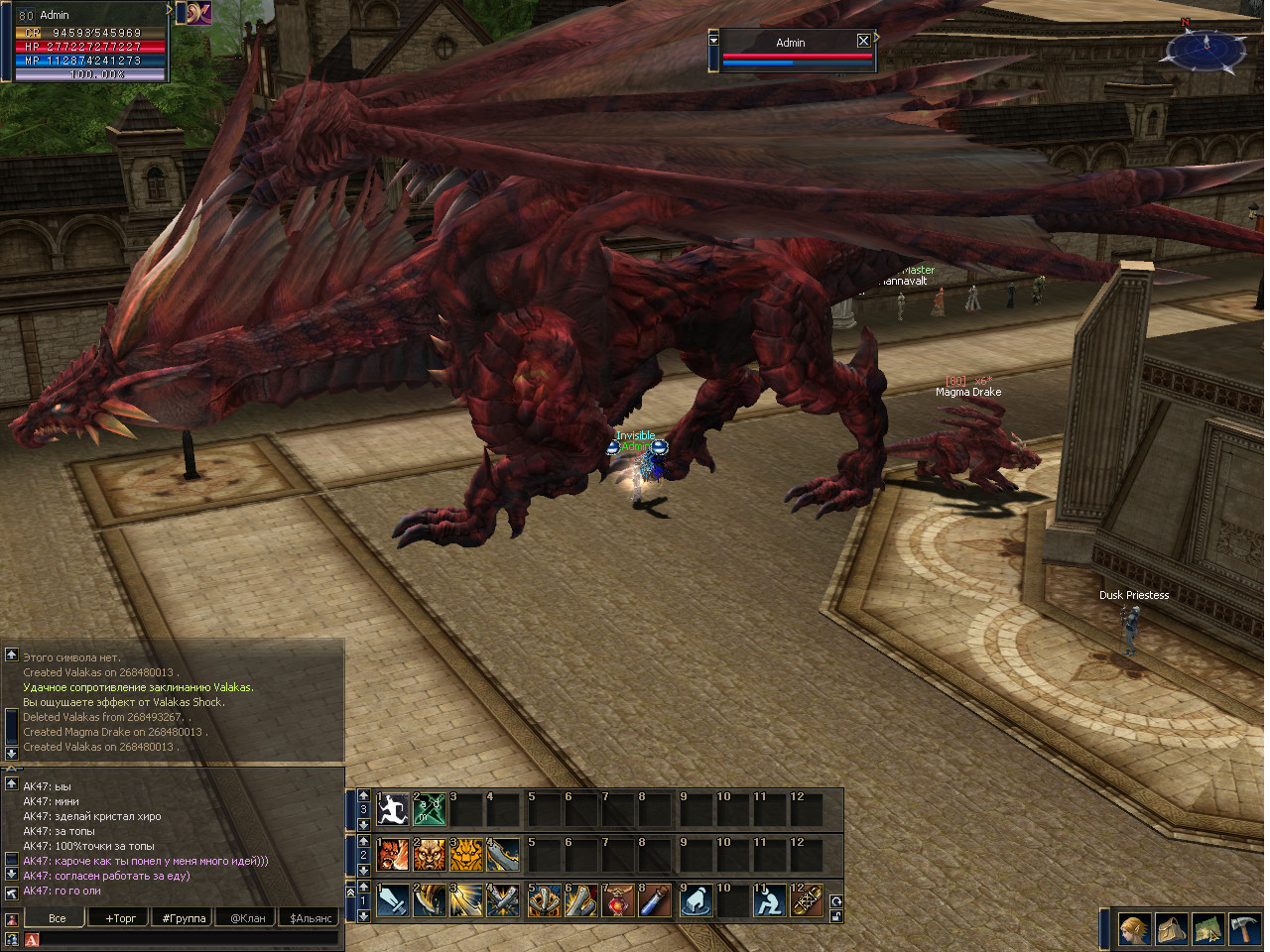This screenshot has width=1270, height=952.
Task: Switch chat to the +Торг tab
Action: click(x=120, y=918)
